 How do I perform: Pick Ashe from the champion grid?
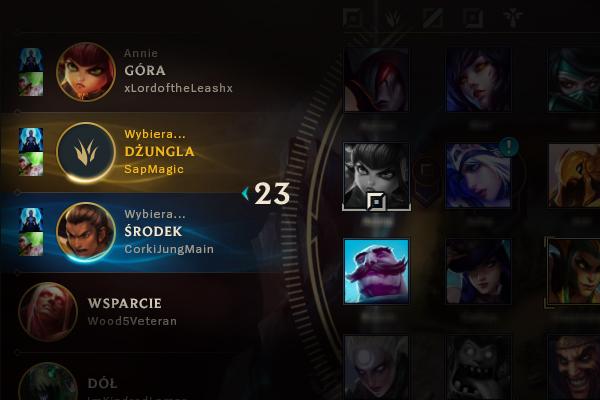[x=478, y=176]
